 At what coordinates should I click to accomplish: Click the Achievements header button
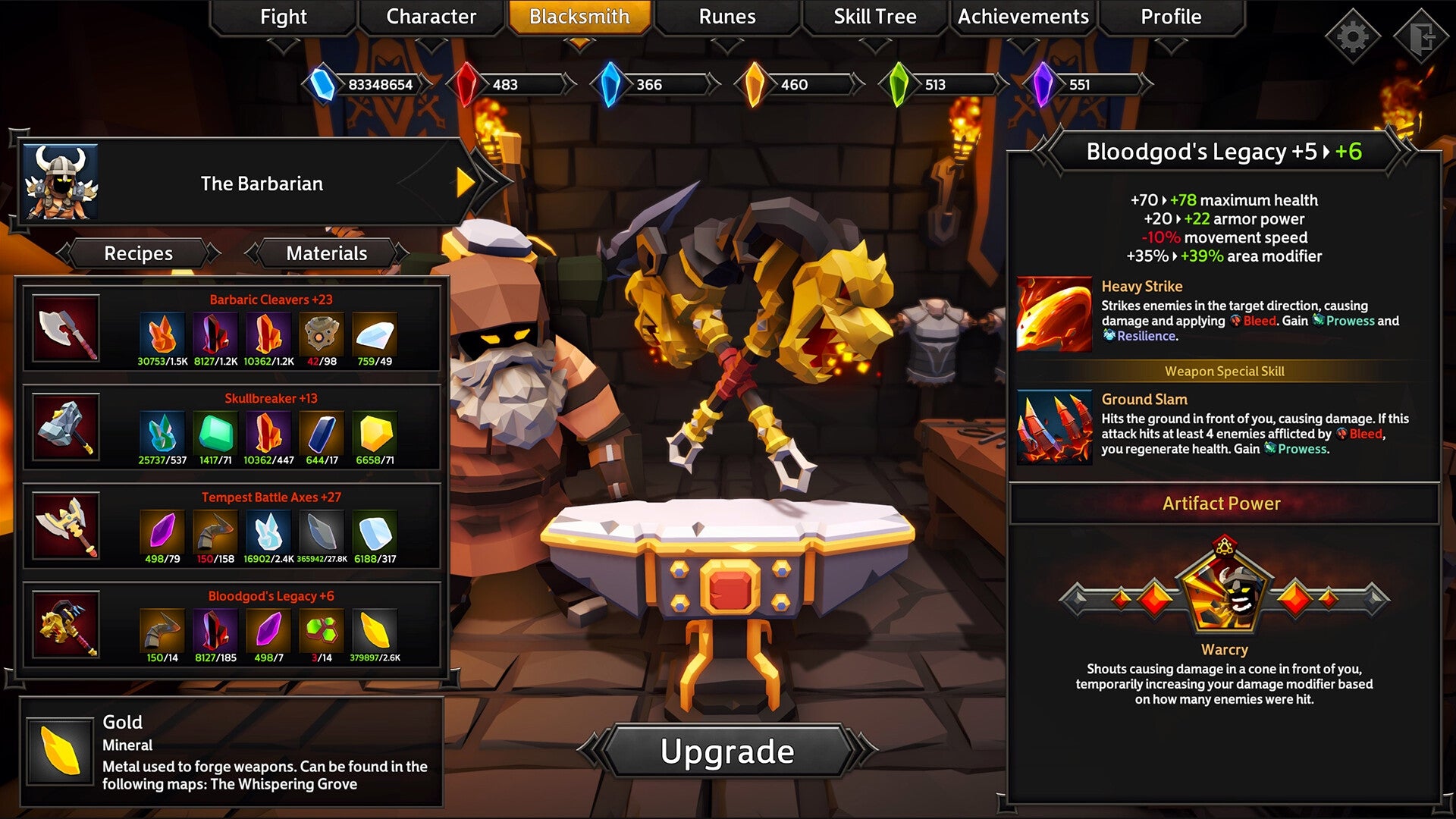(1023, 17)
